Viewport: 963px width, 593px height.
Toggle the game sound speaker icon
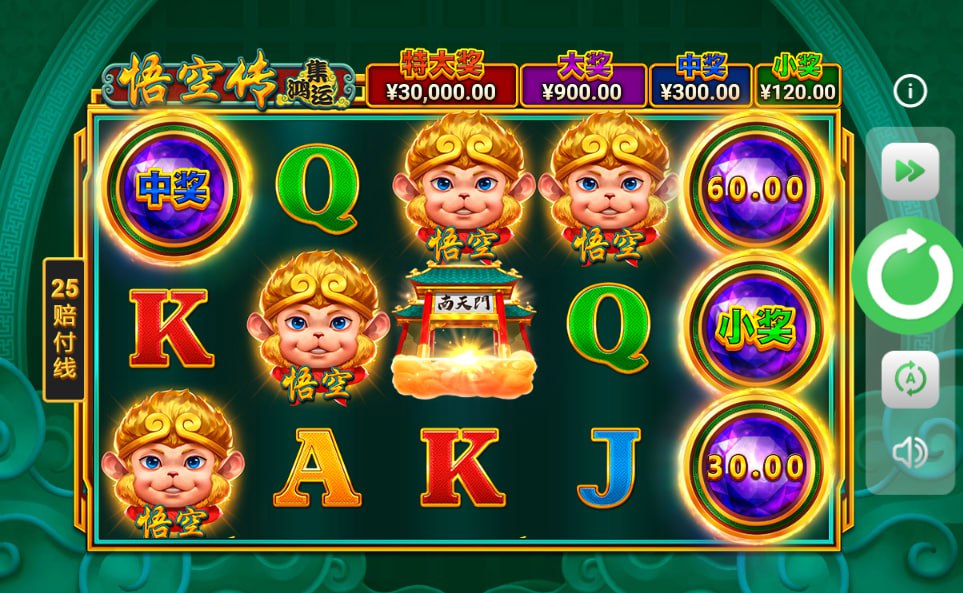point(910,453)
